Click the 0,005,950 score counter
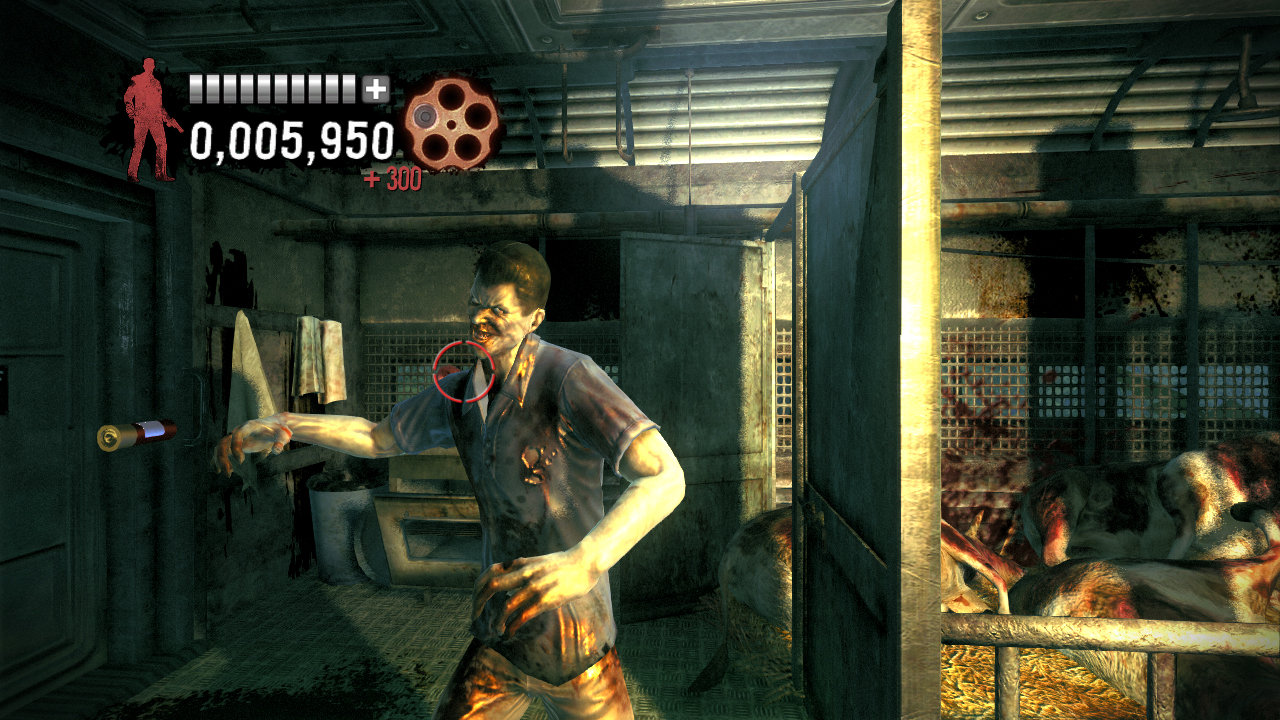 pyautogui.click(x=290, y=142)
